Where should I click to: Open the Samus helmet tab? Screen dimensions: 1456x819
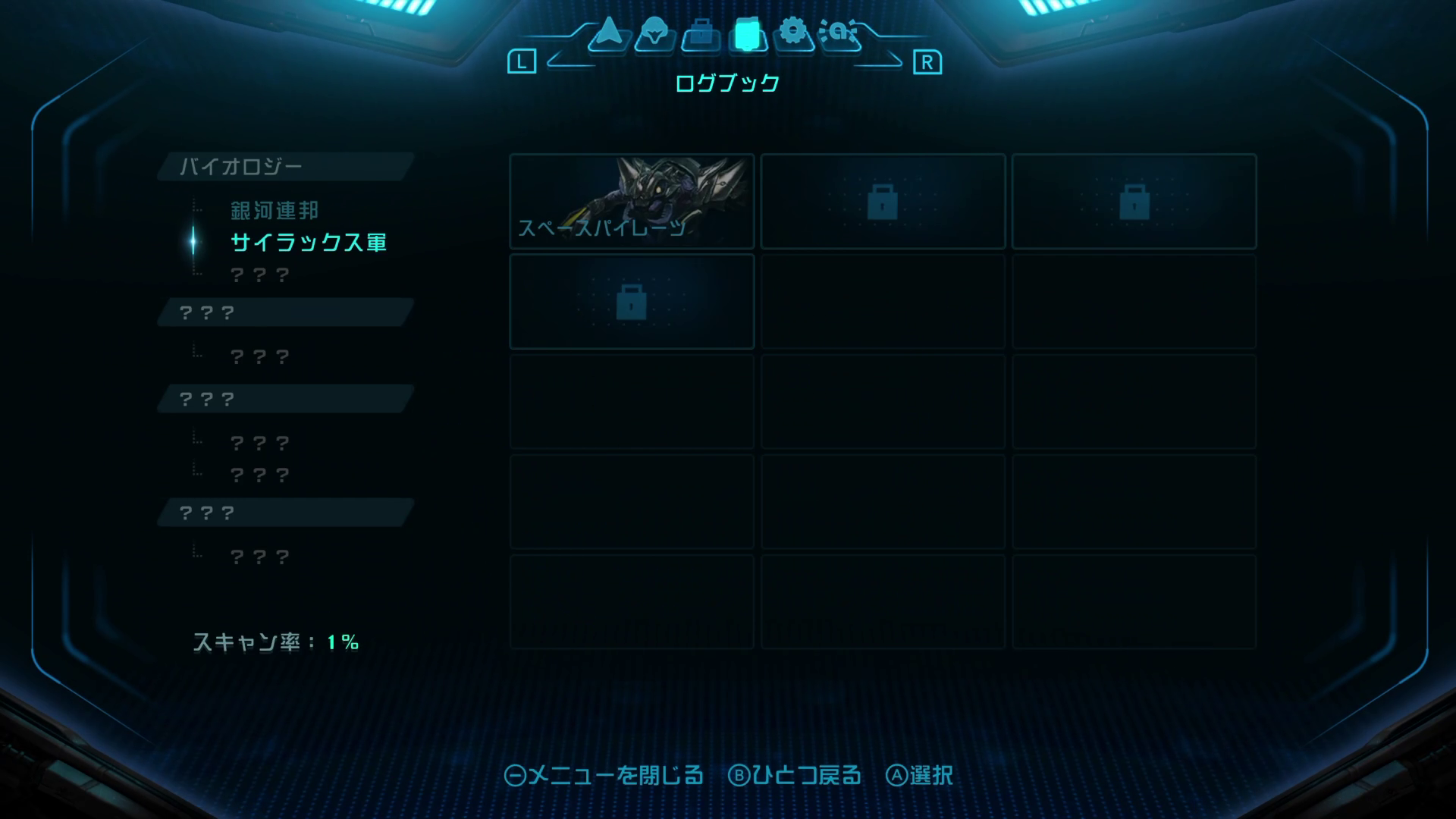point(654,34)
